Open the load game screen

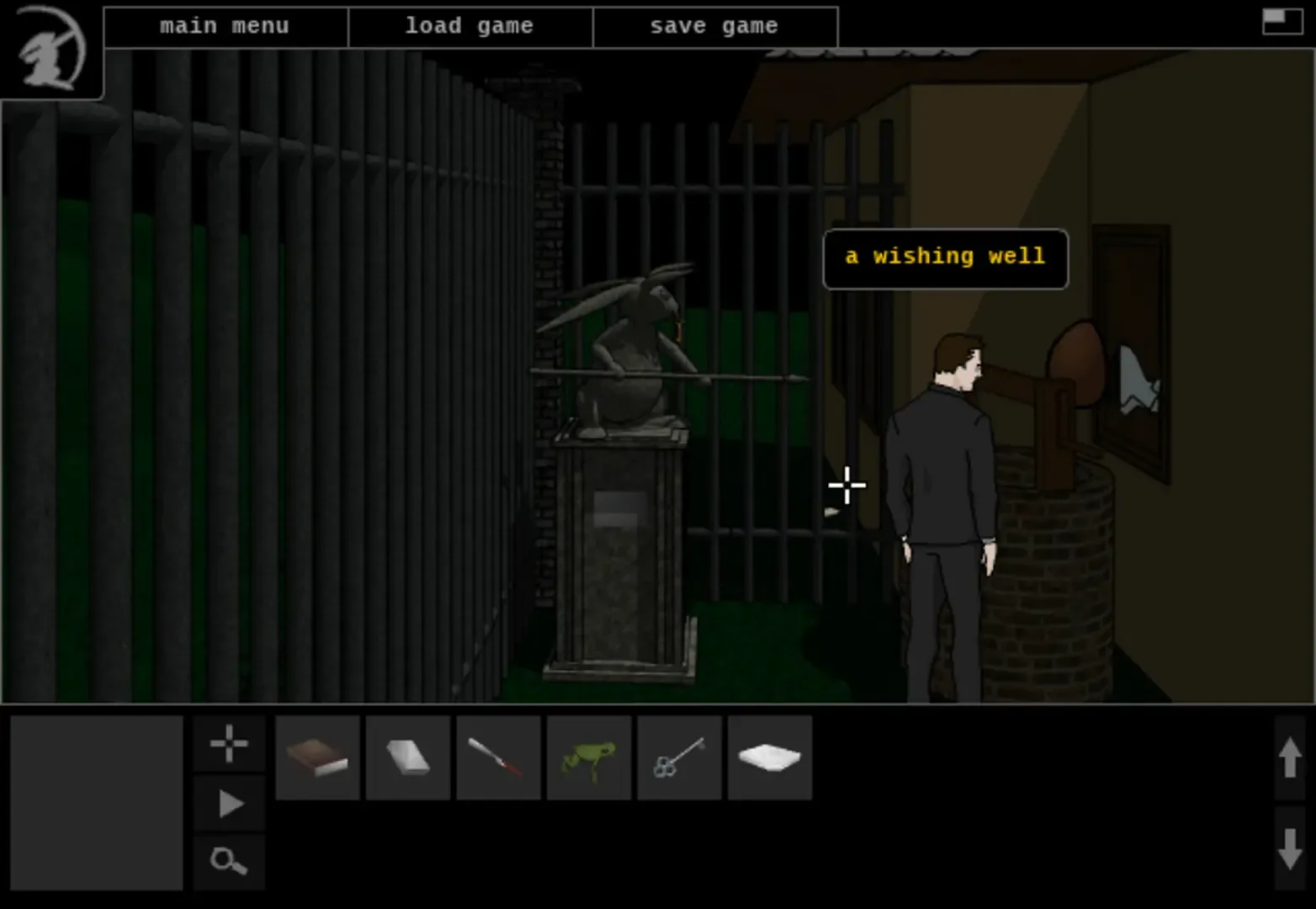click(469, 26)
